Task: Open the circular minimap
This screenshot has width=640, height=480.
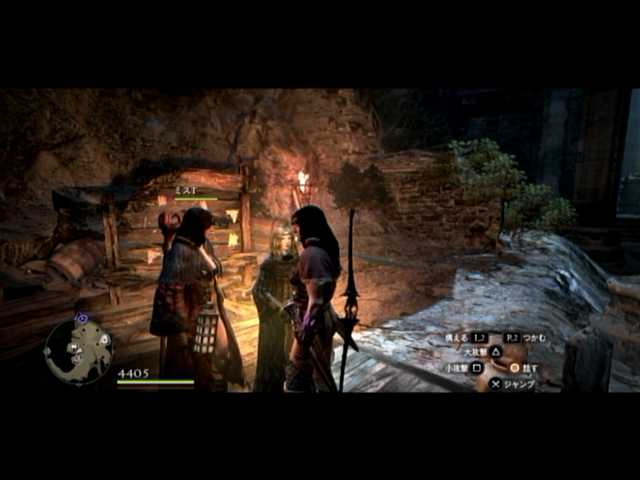Action: pos(78,351)
